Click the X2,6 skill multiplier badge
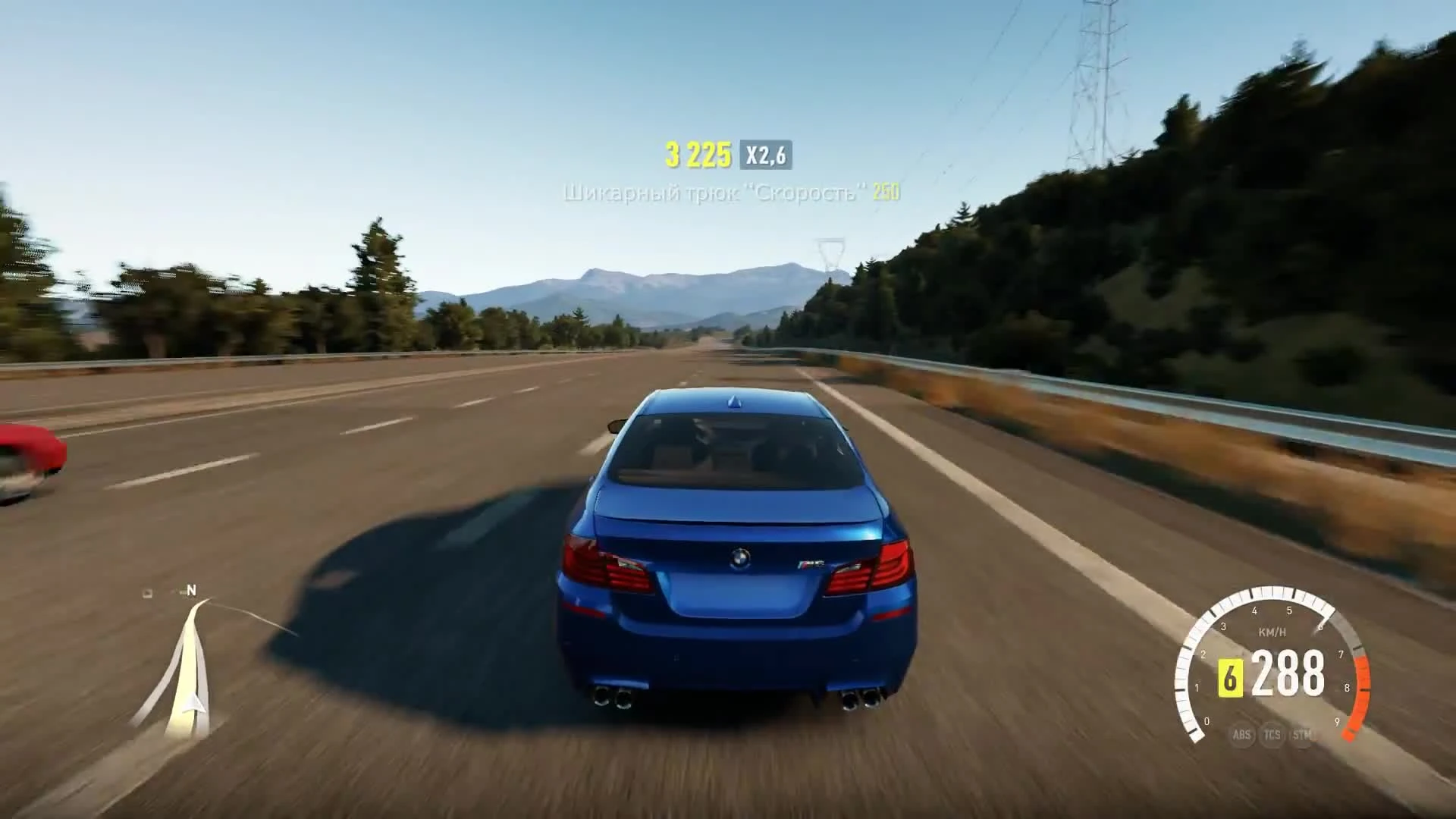1456x819 pixels. tap(766, 155)
